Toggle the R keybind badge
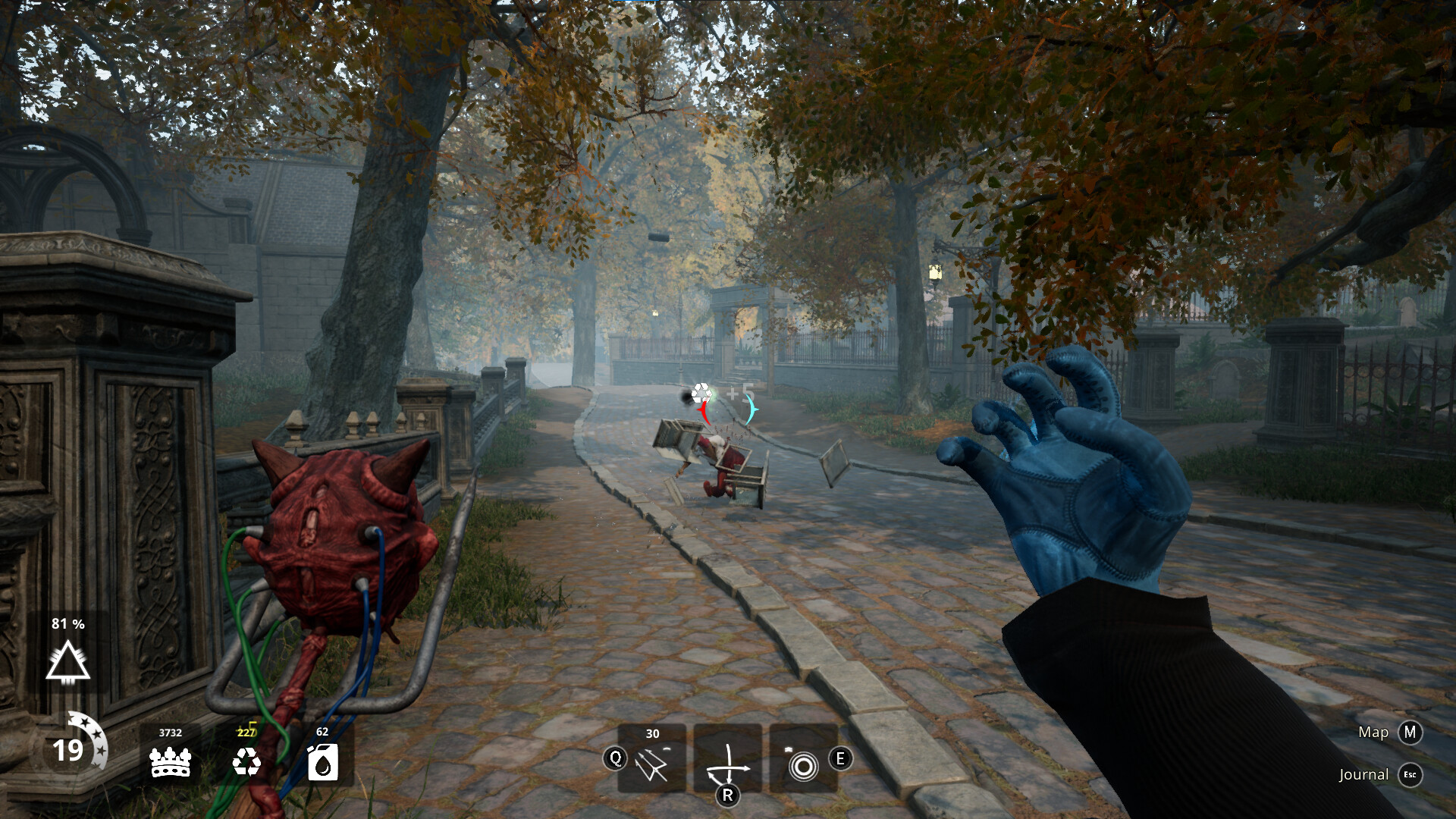Image resolution: width=1456 pixels, height=819 pixels. pos(728,796)
